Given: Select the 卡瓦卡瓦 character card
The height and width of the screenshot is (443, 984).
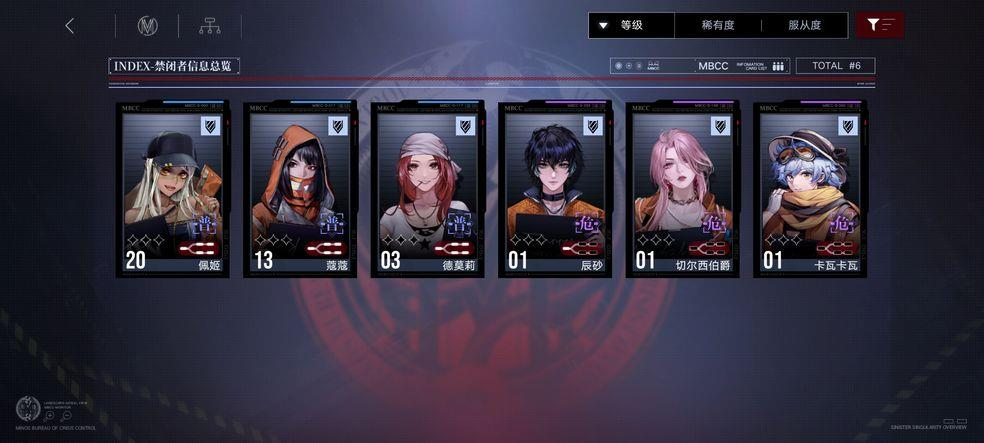Looking at the screenshot, I should (x=810, y=188).
